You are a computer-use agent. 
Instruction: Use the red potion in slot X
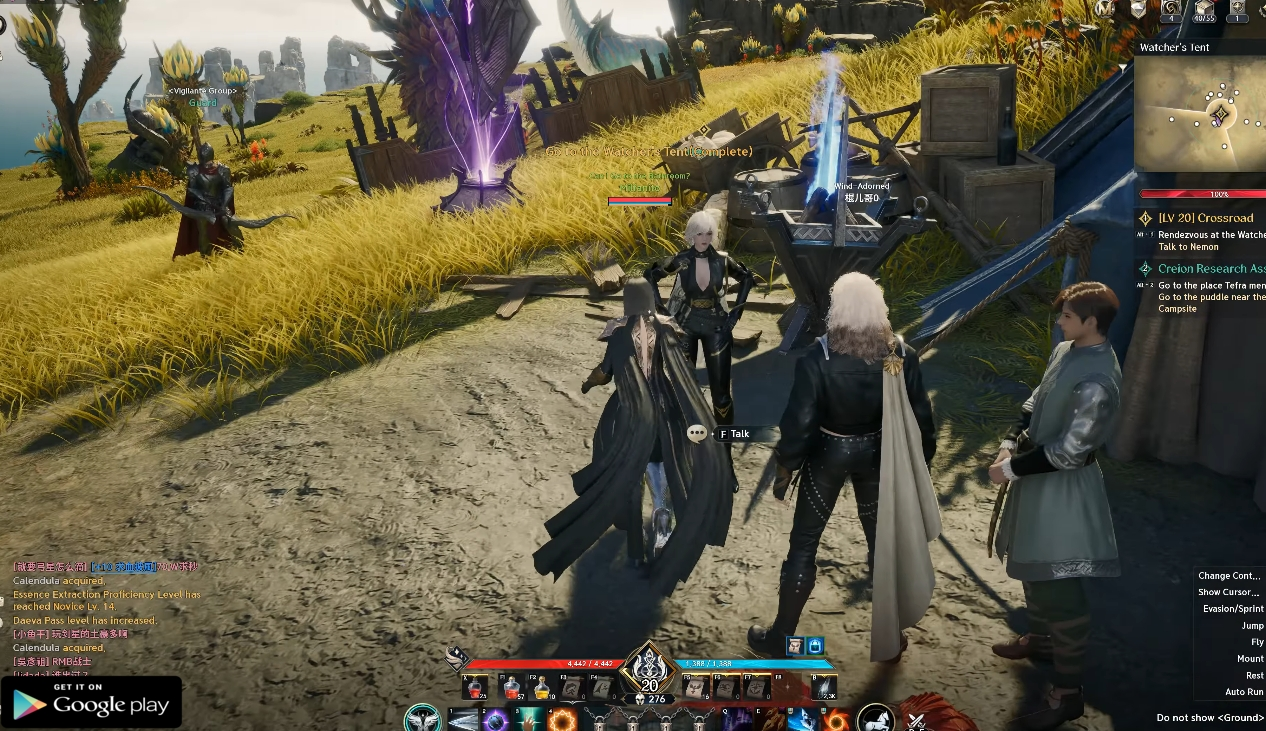pos(476,689)
